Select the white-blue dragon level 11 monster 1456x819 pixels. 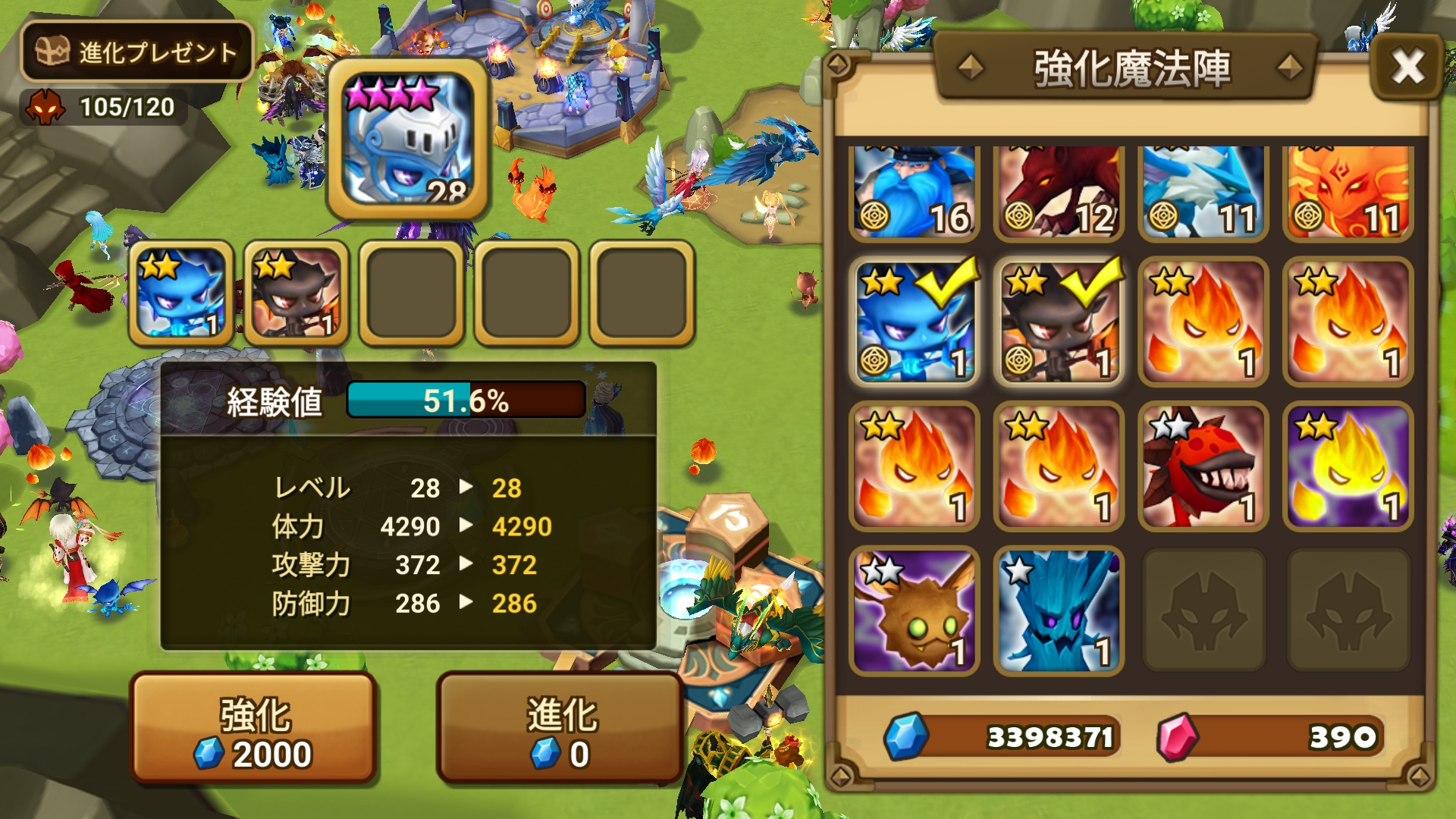[1203, 193]
